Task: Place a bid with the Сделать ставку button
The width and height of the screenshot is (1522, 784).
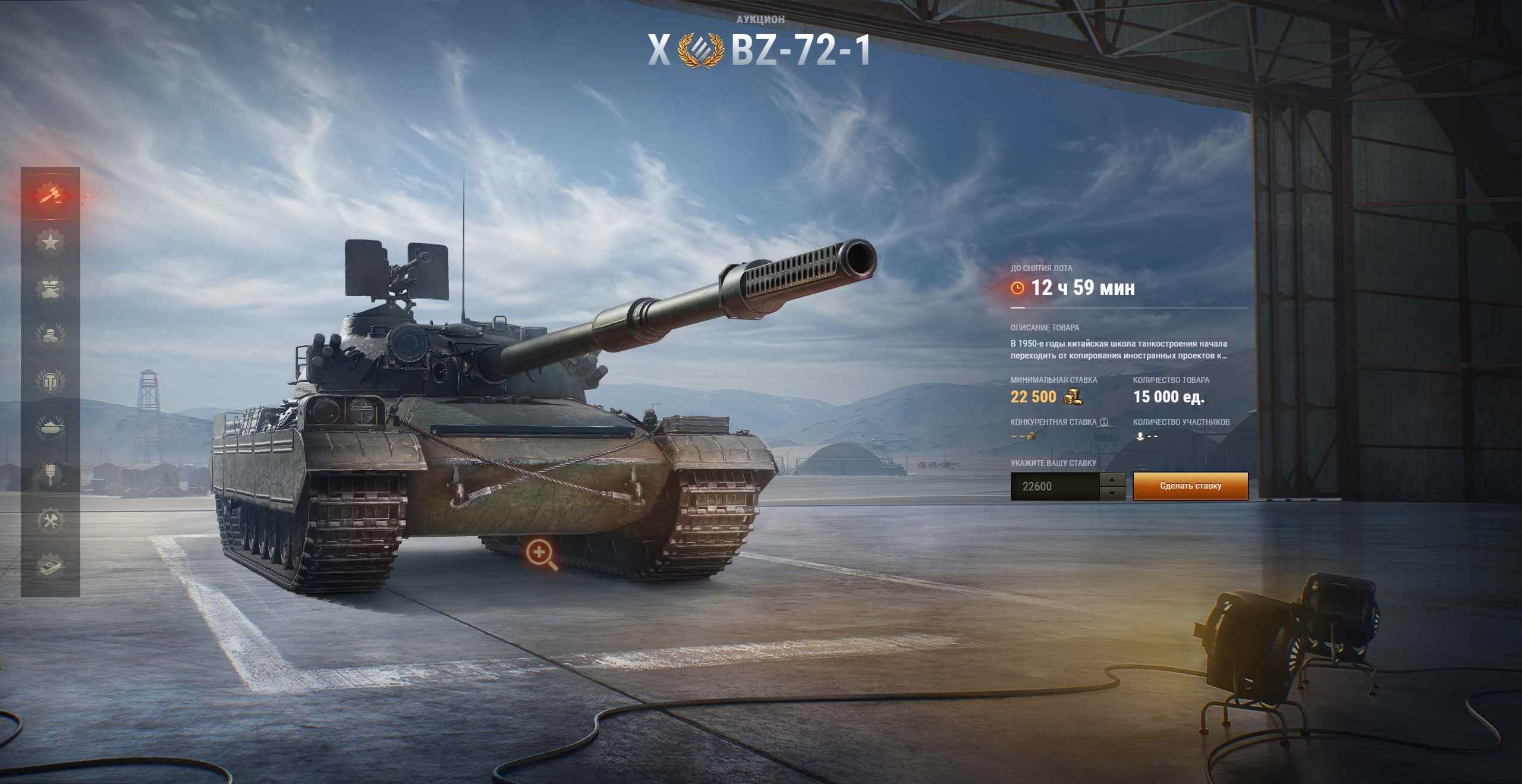Action: click(x=1190, y=486)
